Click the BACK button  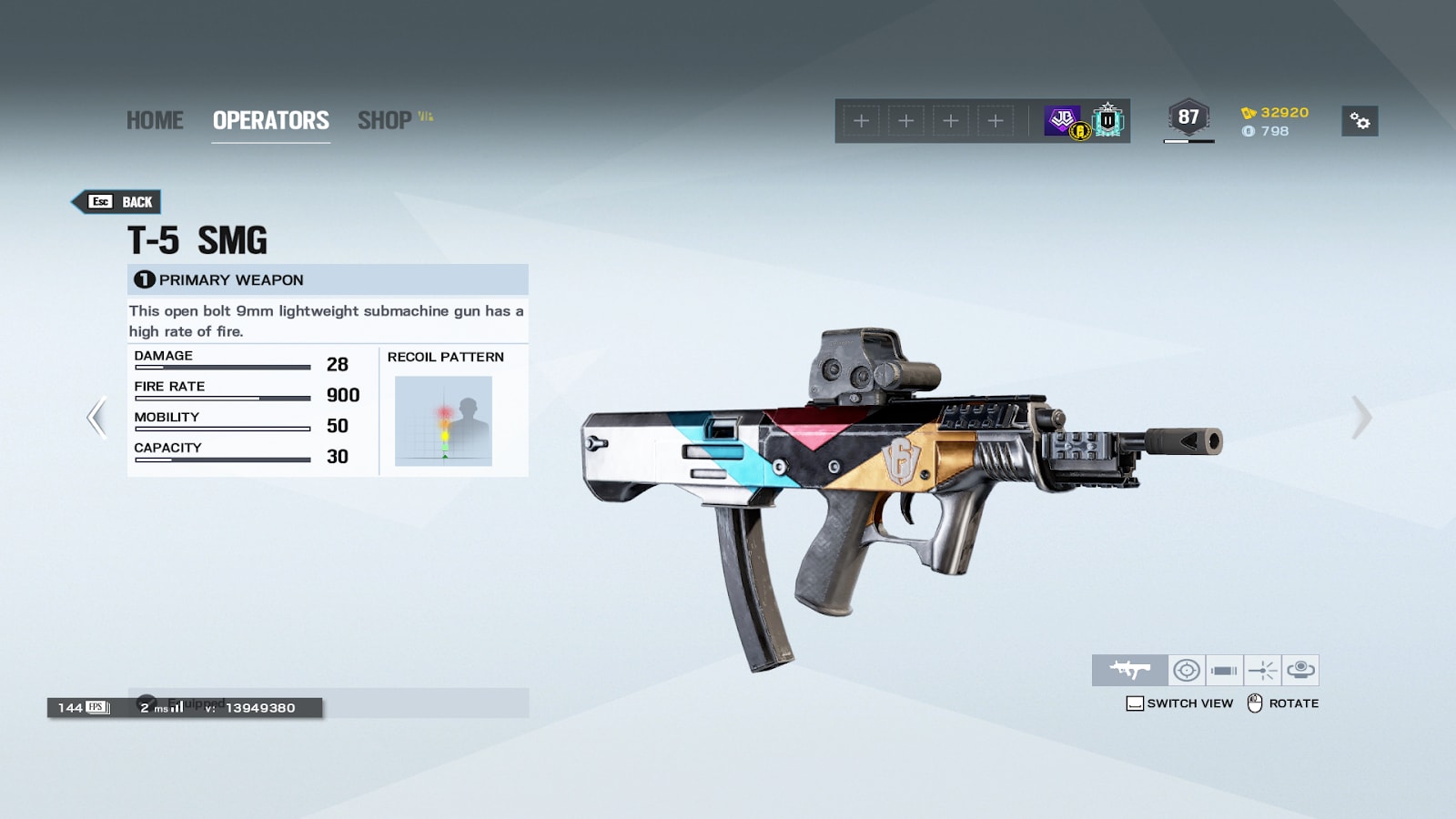tap(121, 202)
